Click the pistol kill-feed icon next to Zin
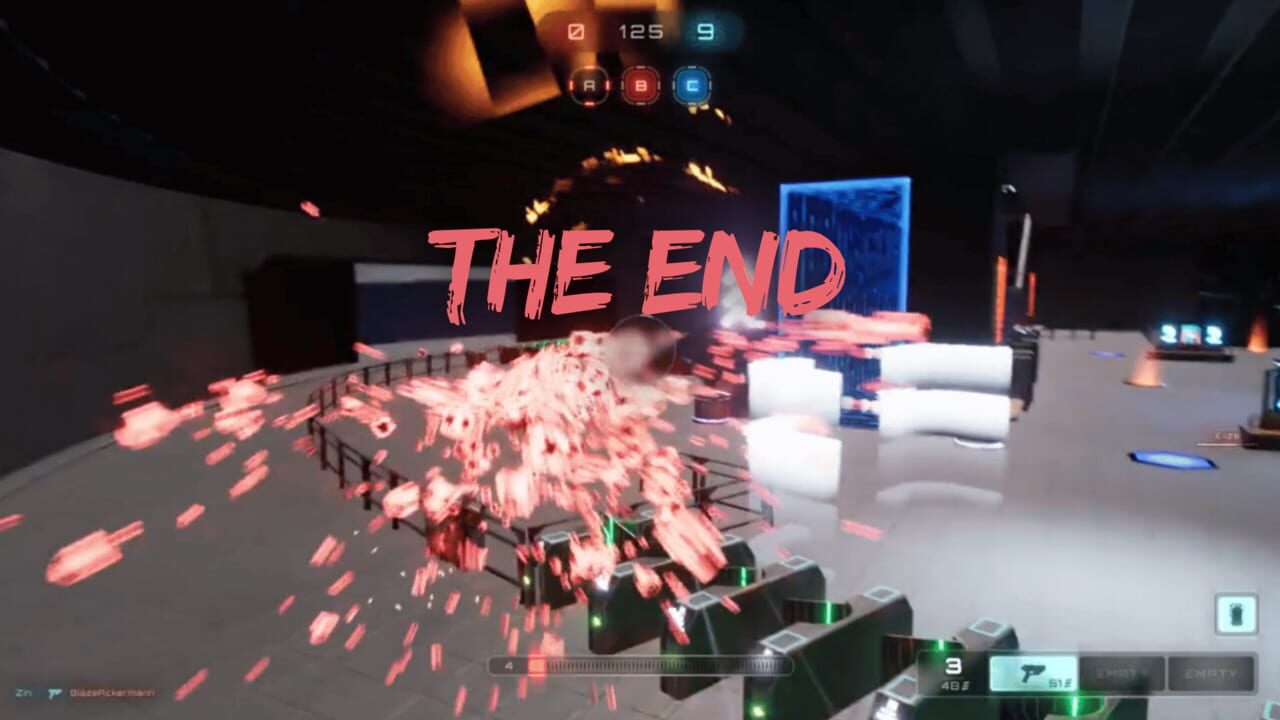This screenshot has width=1280, height=720. click(x=55, y=692)
